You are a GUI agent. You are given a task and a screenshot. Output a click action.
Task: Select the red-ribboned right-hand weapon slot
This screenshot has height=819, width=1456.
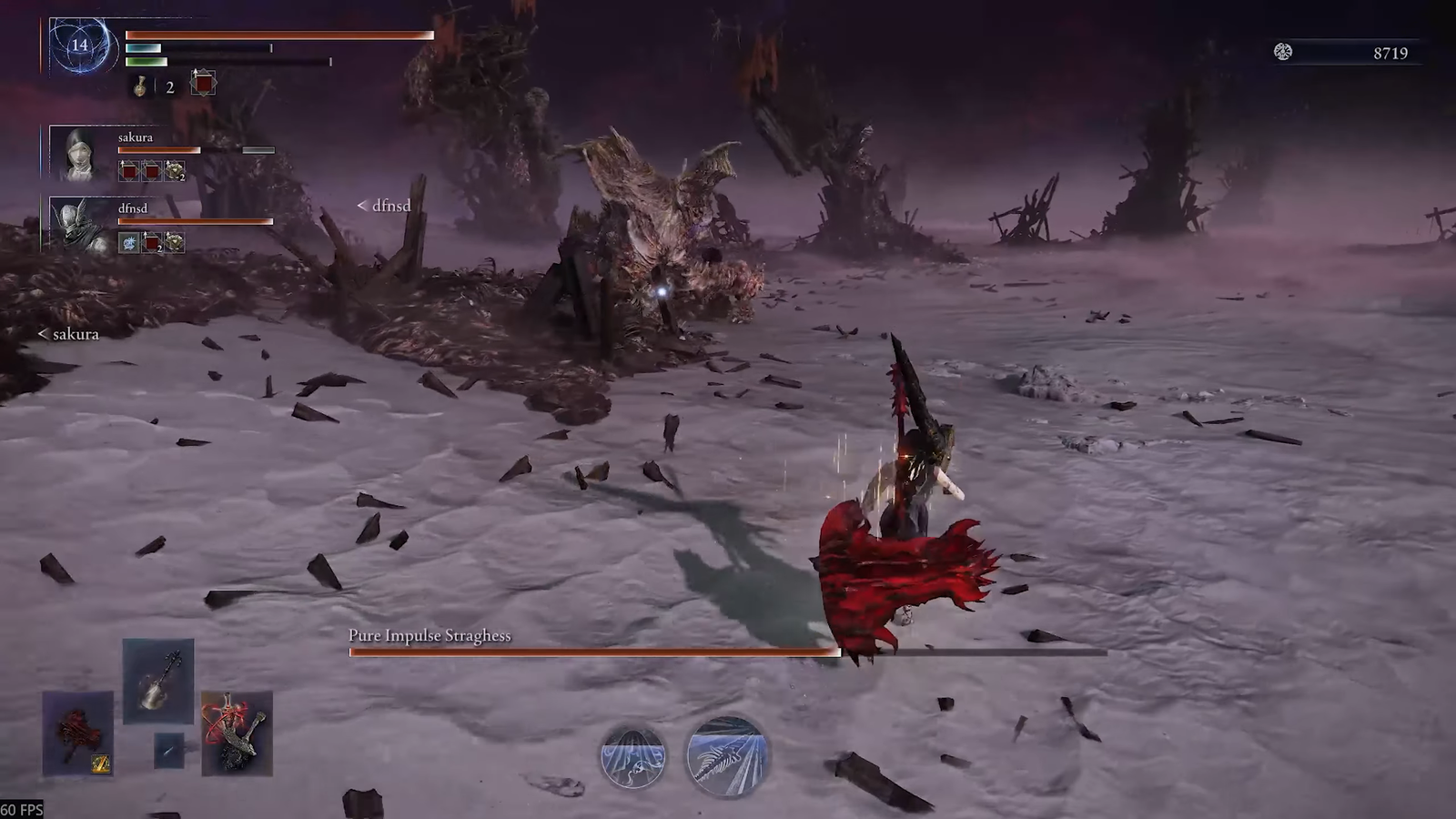[237, 733]
